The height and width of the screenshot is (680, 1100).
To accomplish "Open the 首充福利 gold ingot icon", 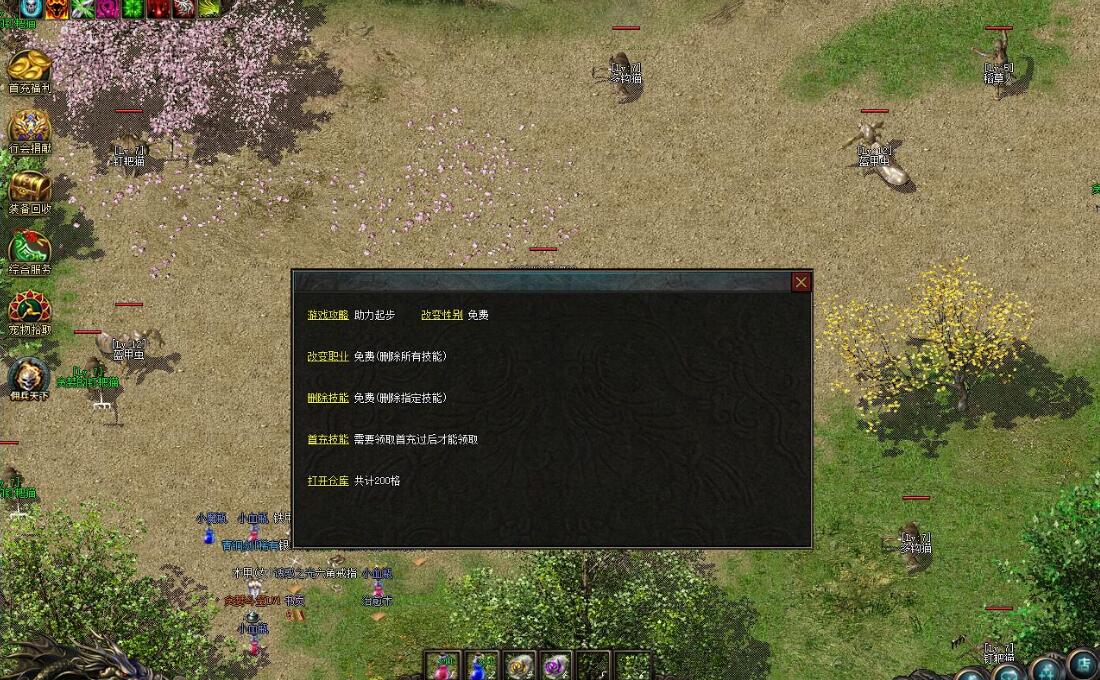I will click(30, 68).
